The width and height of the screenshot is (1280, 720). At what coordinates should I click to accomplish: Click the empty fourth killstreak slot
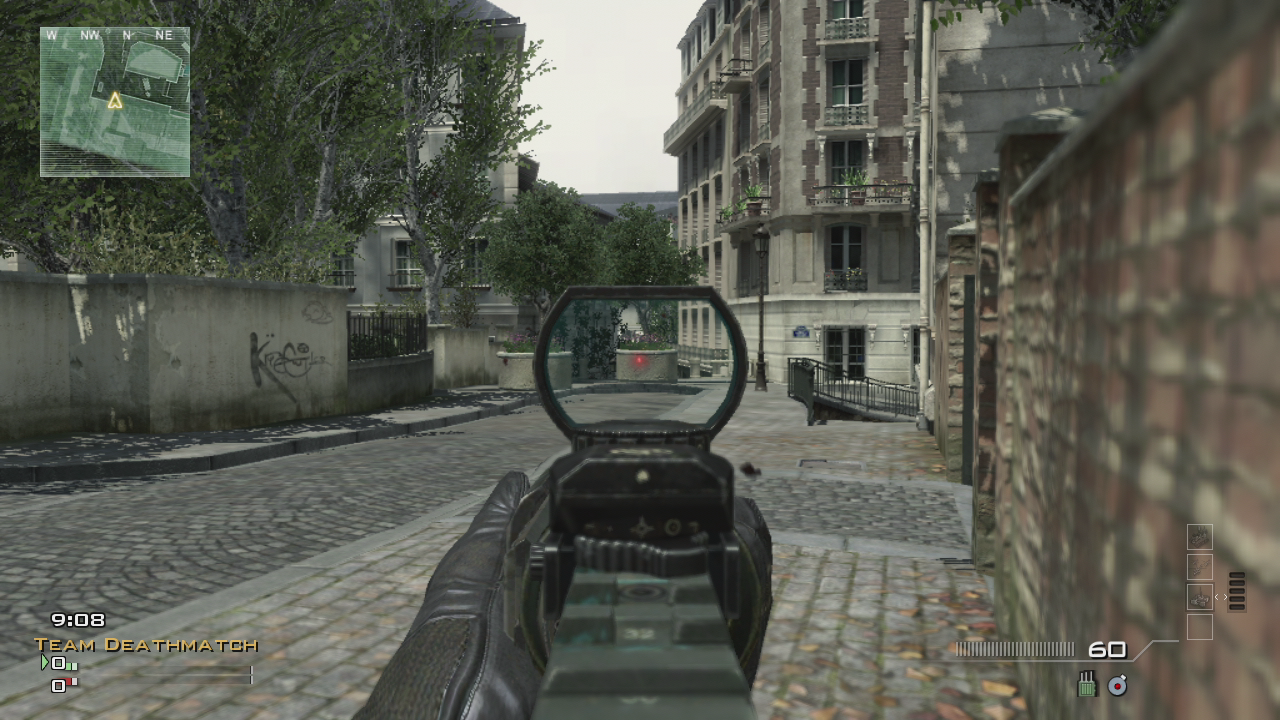point(1200,628)
